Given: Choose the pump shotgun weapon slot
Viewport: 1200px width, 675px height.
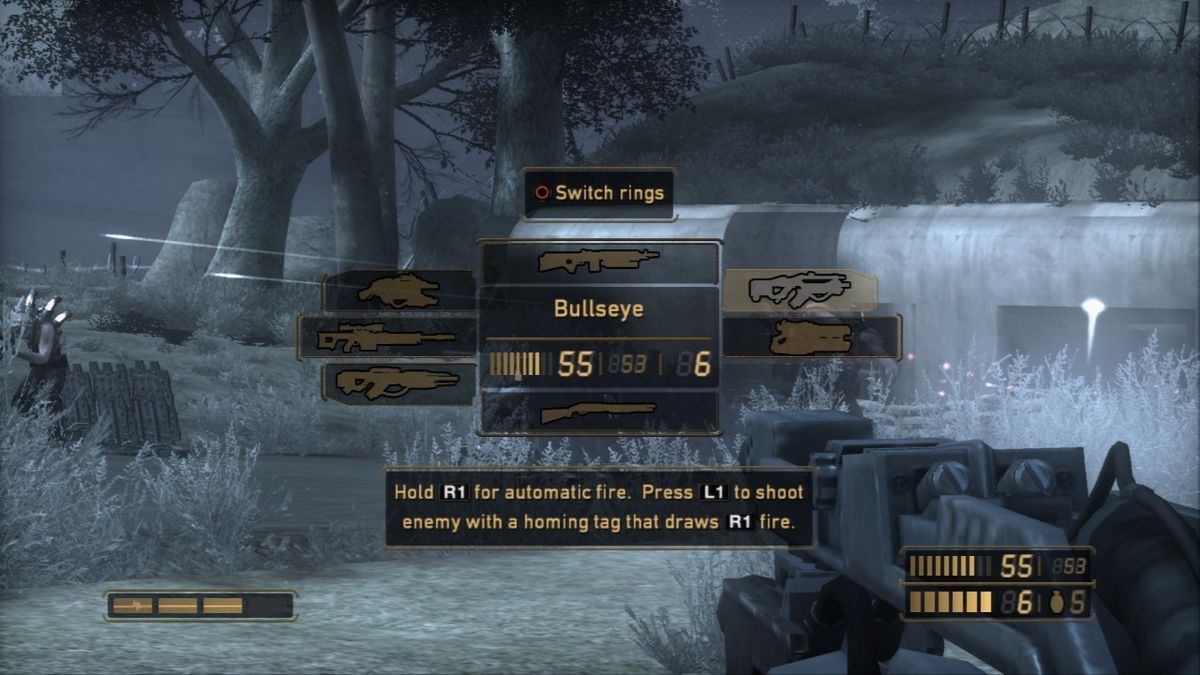Looking at the screenshot, I should click(598, 411).
